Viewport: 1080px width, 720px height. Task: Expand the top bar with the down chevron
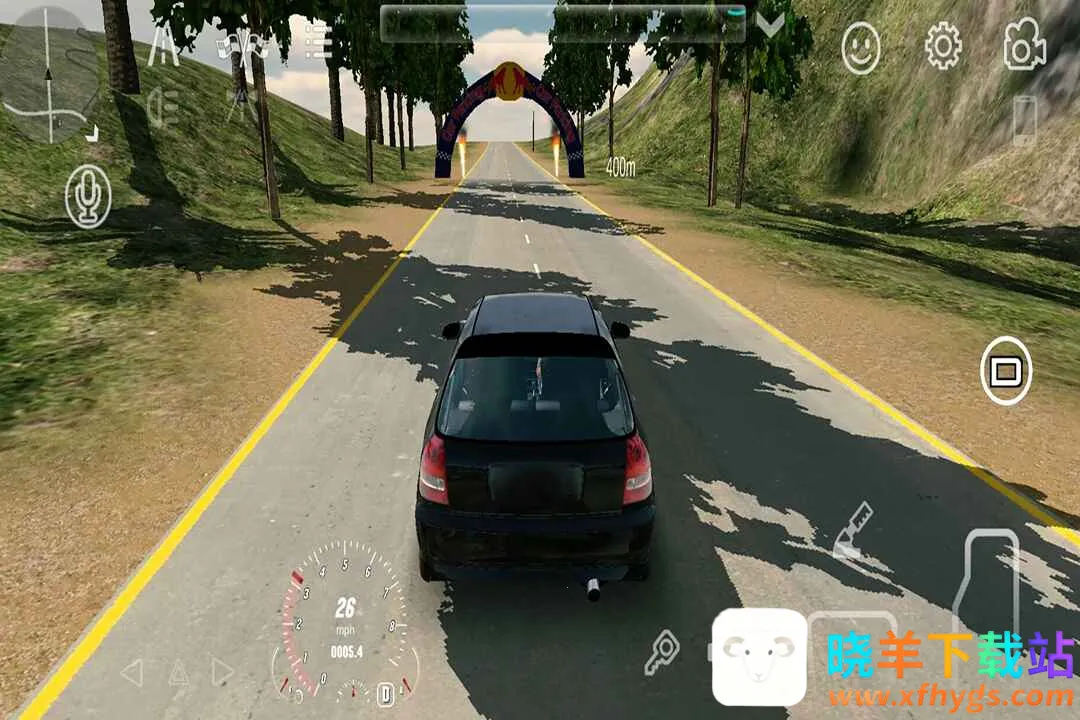coord(770,26)
